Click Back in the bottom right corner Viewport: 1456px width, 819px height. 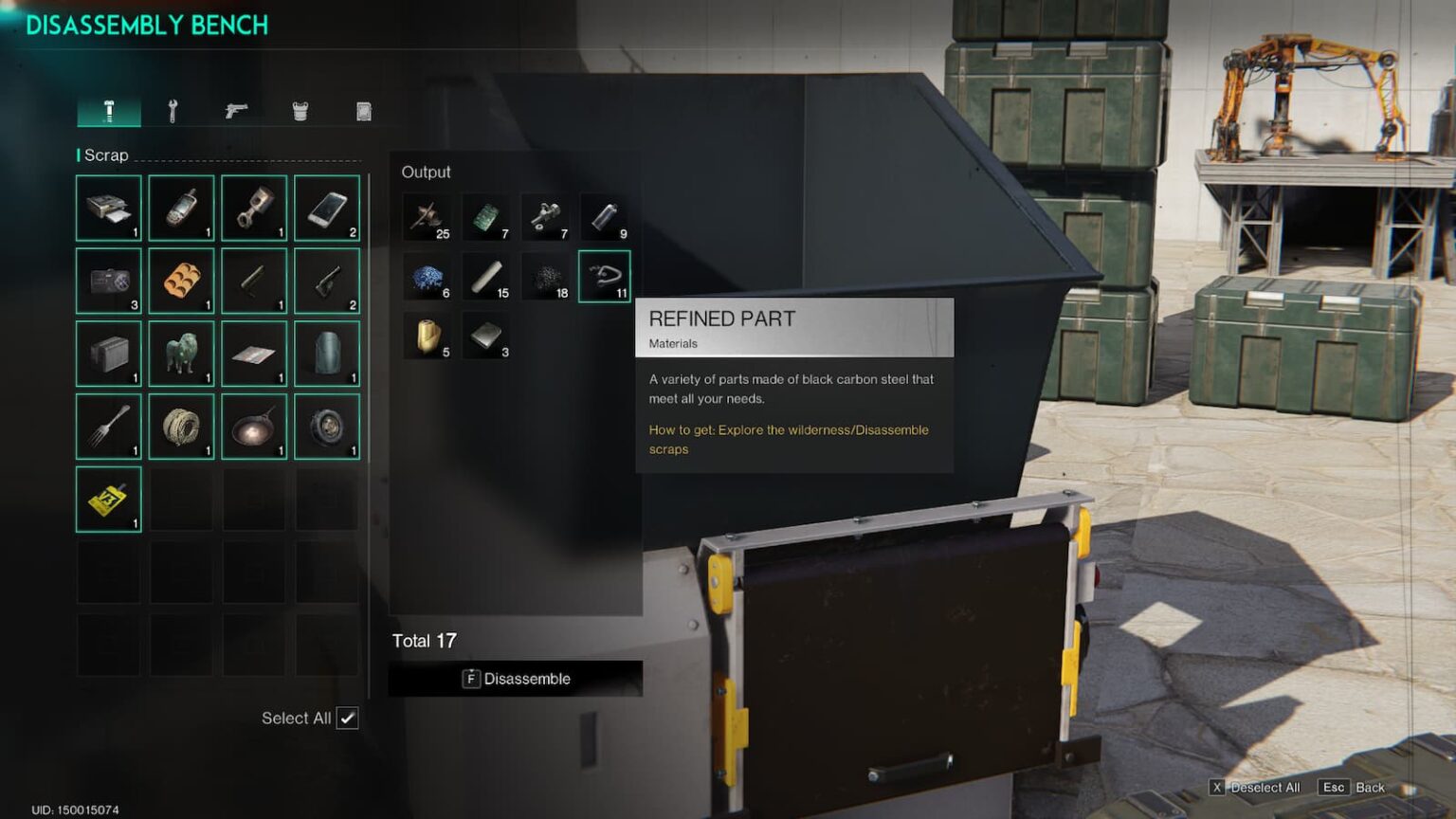(x=1371, y=787)
